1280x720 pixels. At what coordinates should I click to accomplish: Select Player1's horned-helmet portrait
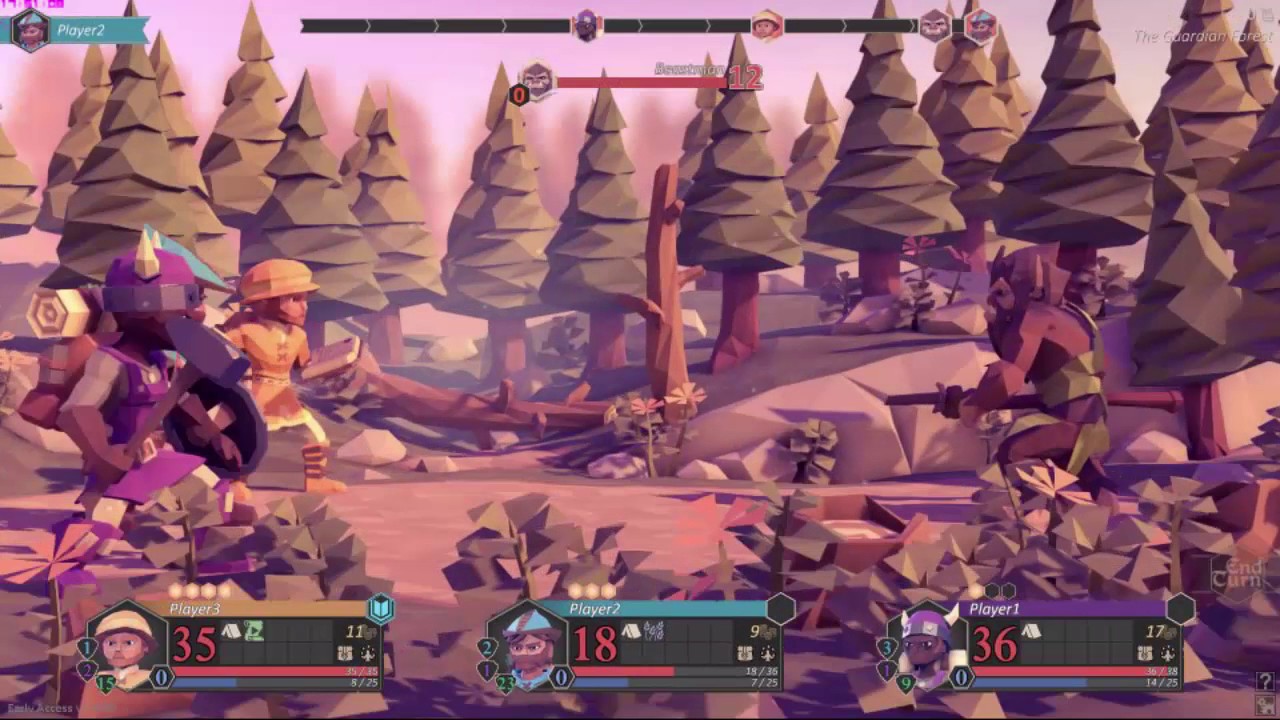click(x=927, y=644)
